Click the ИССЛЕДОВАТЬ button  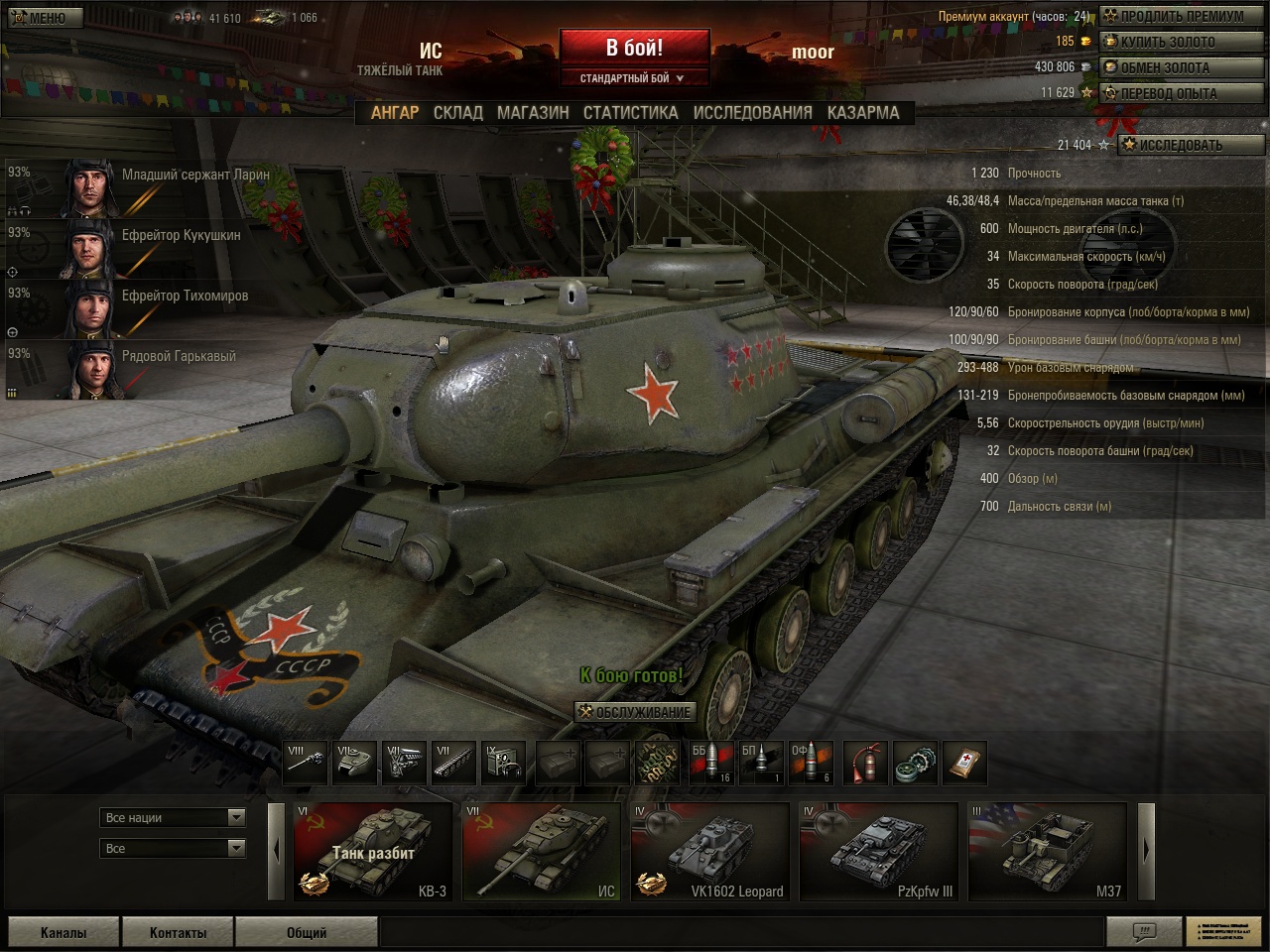tap(1191, 145)
